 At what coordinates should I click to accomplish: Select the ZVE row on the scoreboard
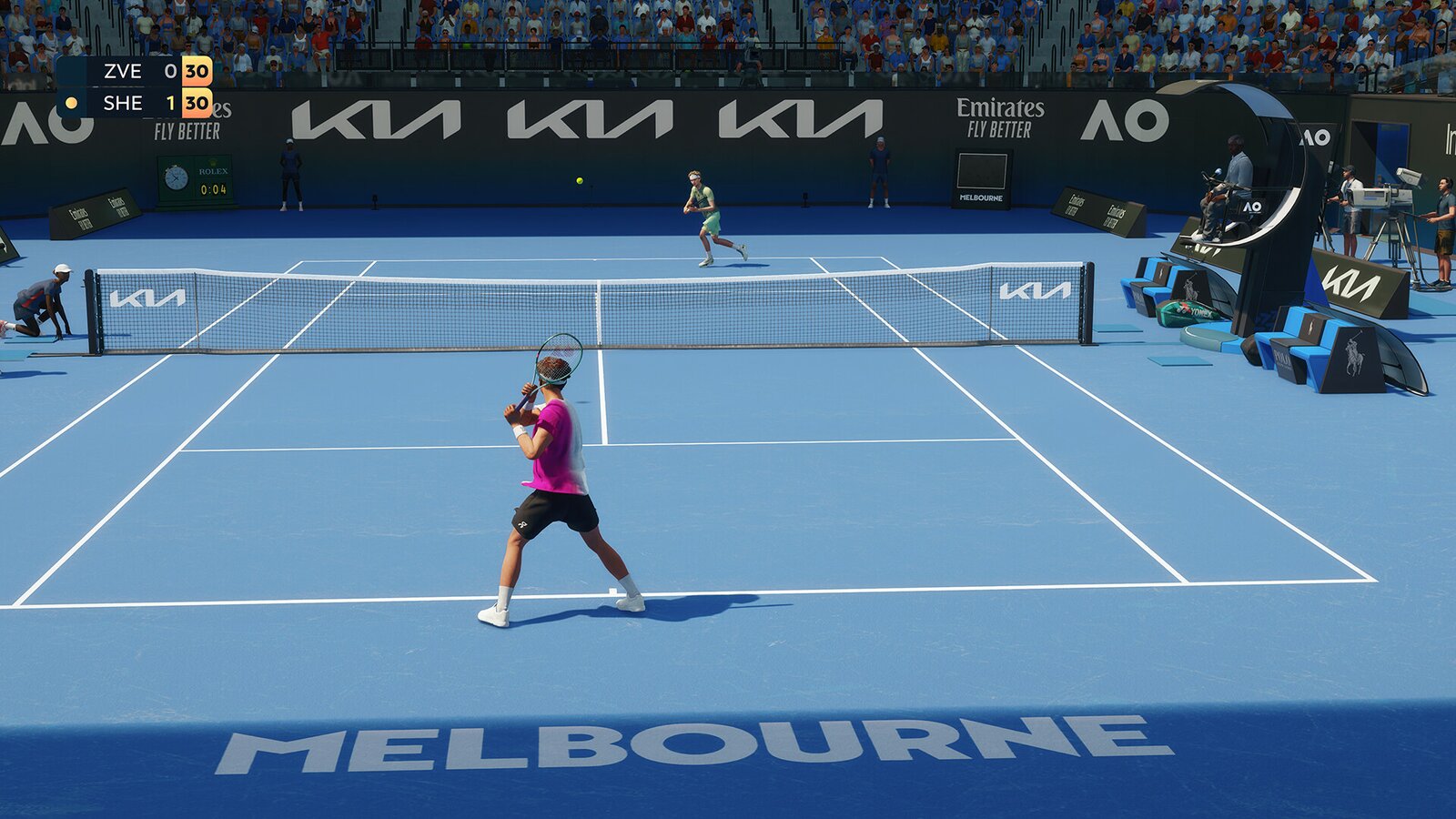[123, 71]
